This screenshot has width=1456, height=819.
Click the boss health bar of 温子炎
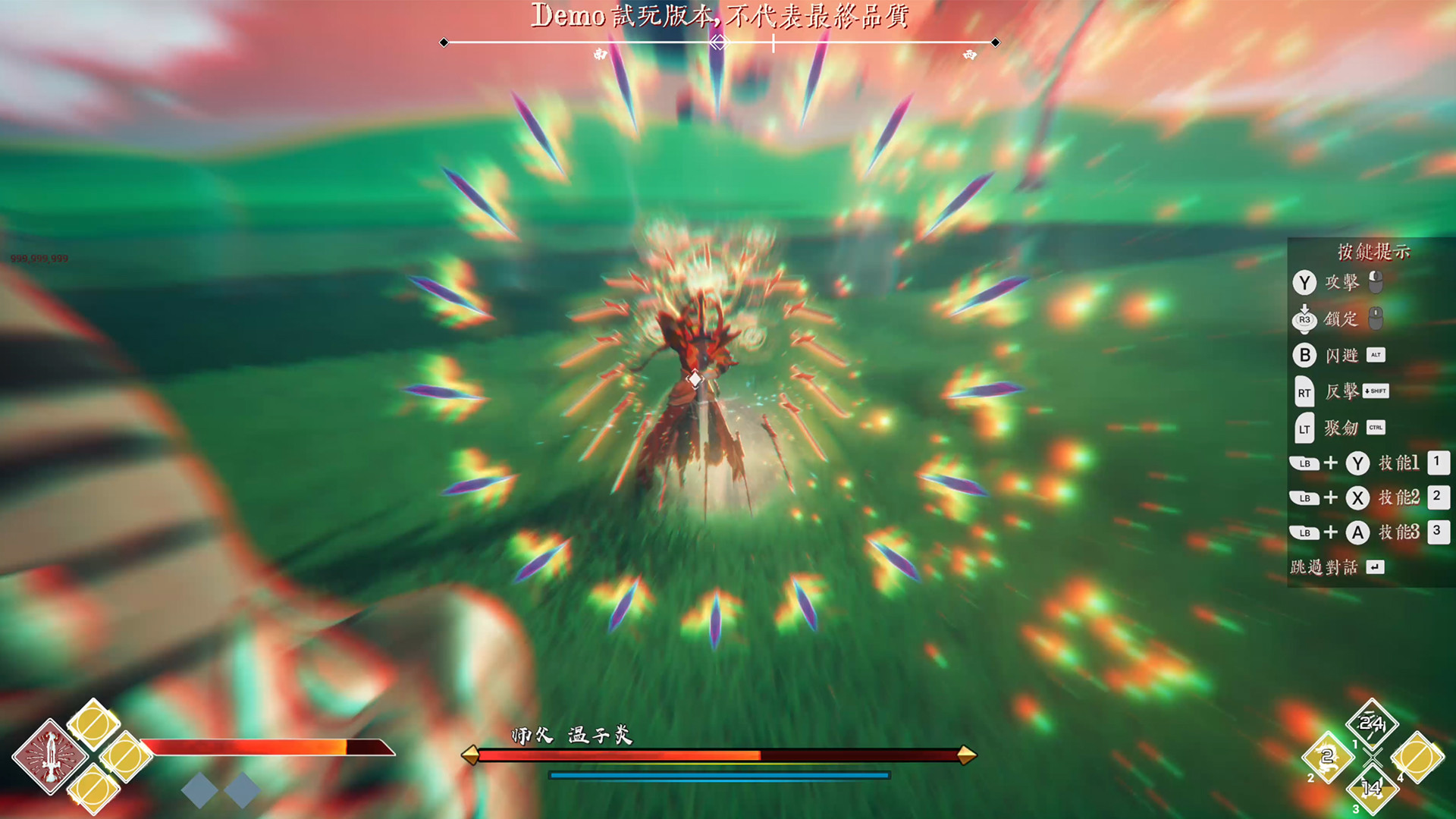719,756
